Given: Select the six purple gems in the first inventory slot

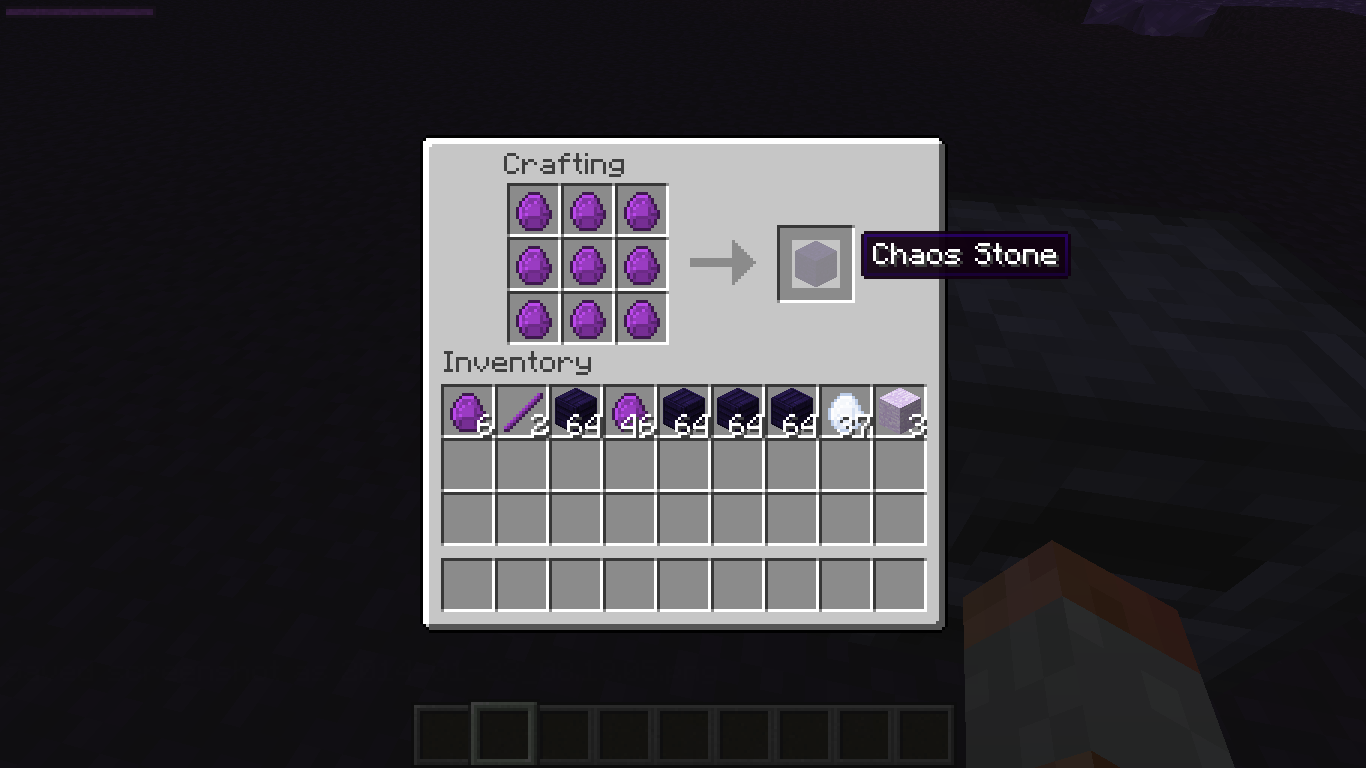Looking at the screenshot, I should coord(466,410).
